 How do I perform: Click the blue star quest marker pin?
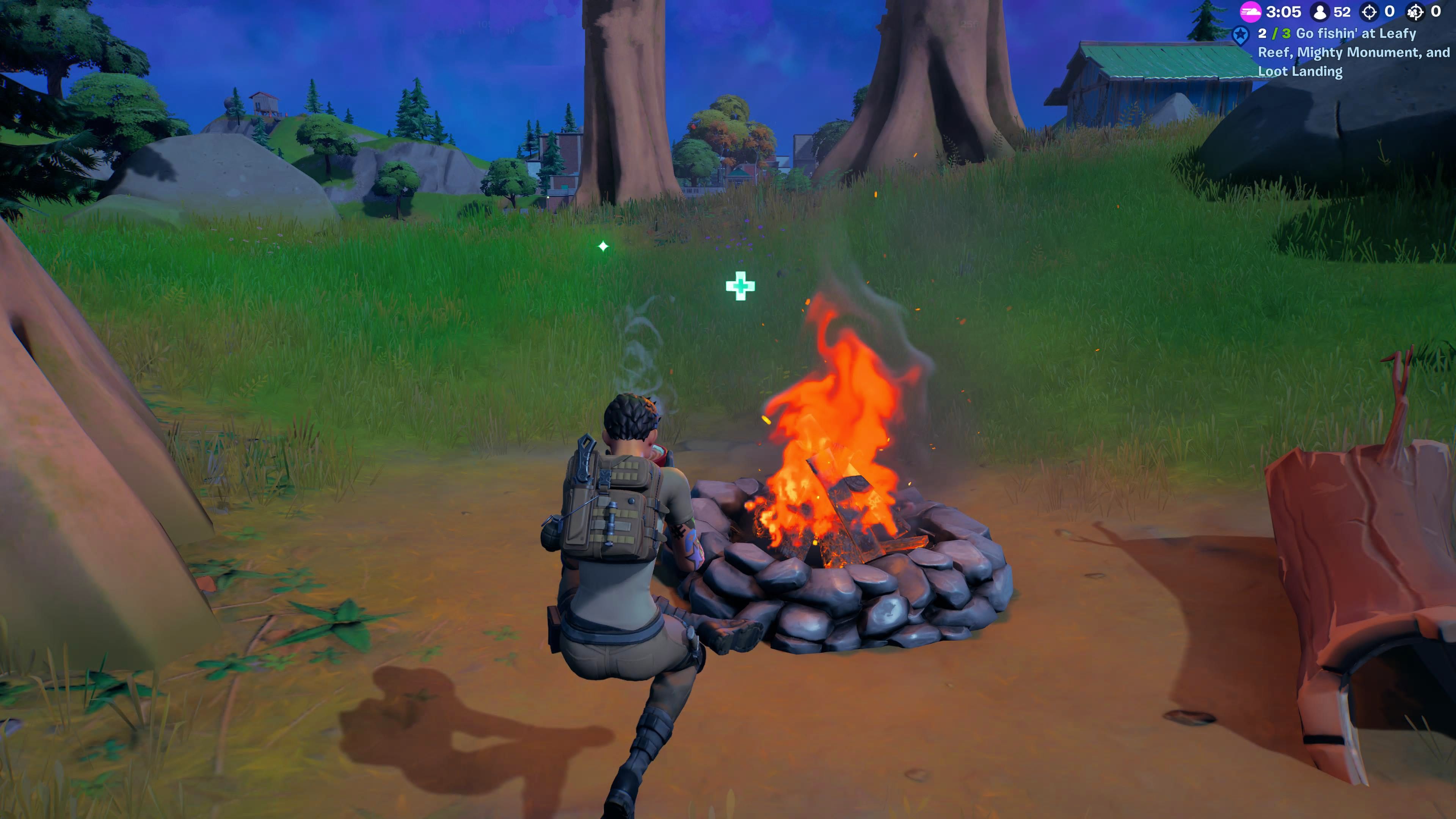1241,35
